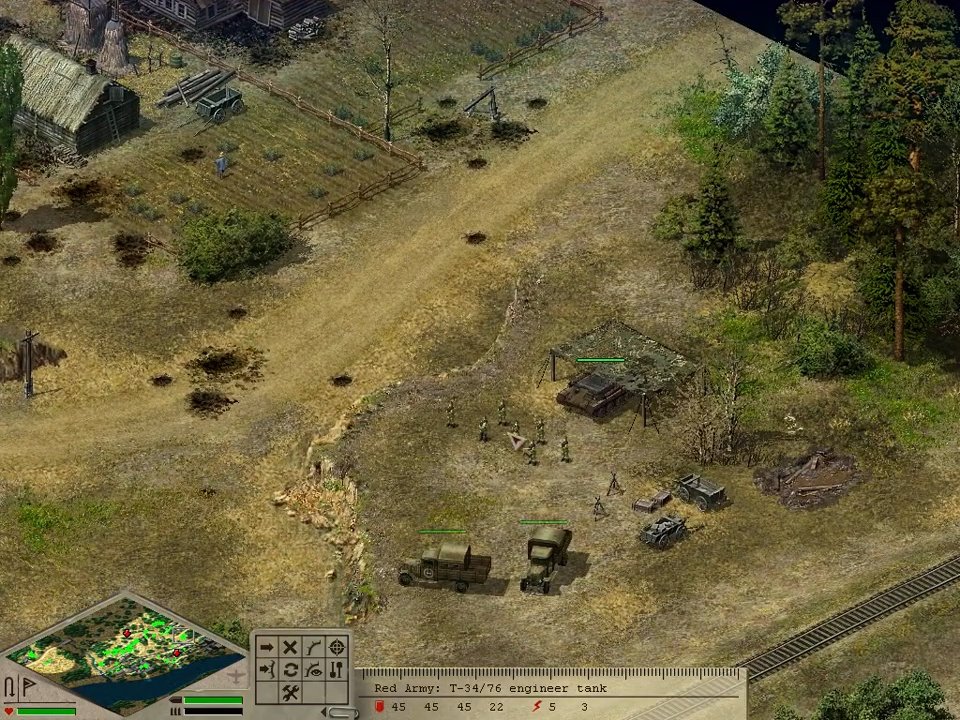Select the engineer tank under the camouflage net
Image resolution: width=960 pixels, height=720 pixels.
pos(592,392)
